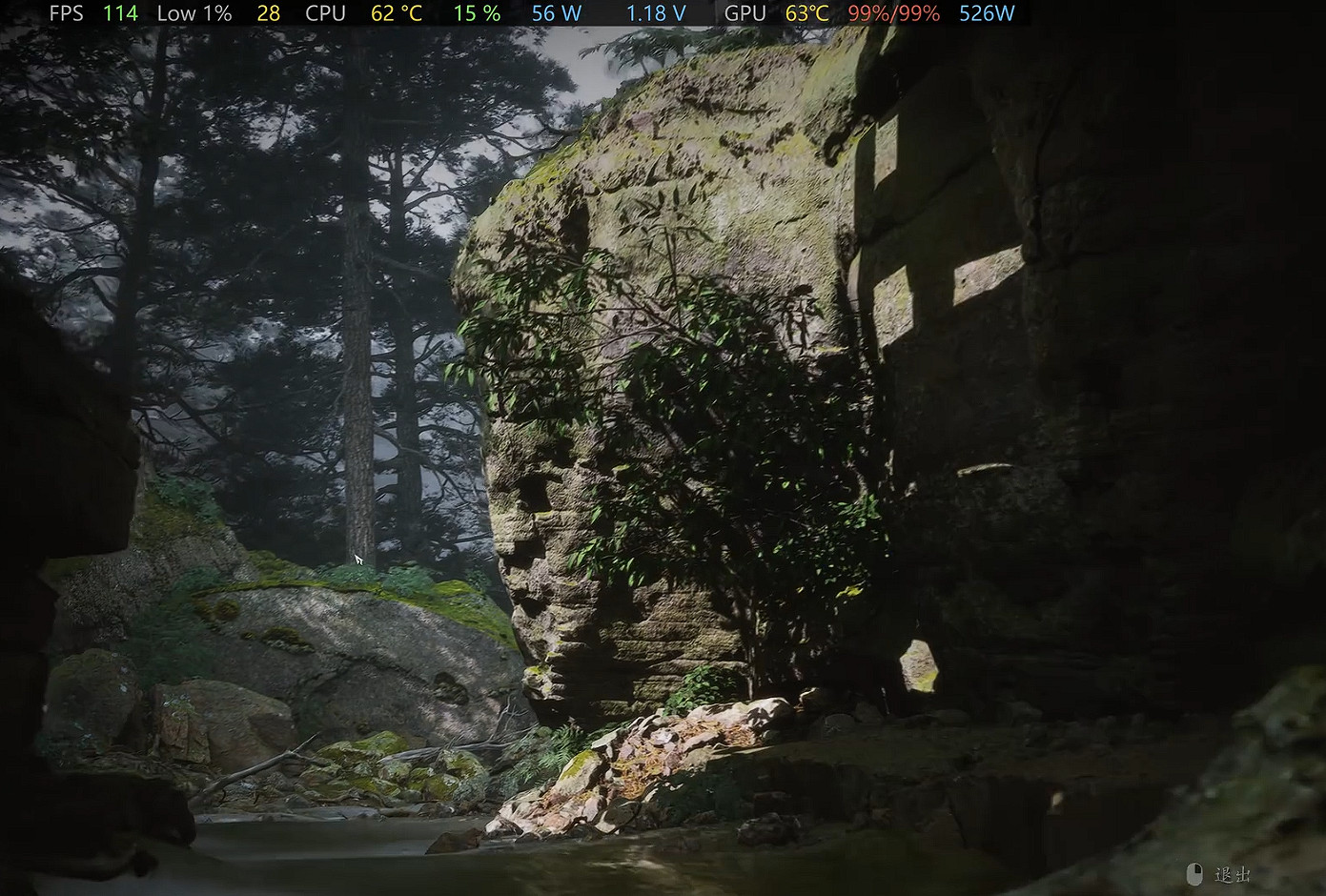Click the FPS label in the overlay
Screen dimensions: 1326x896
pos(66,13)
